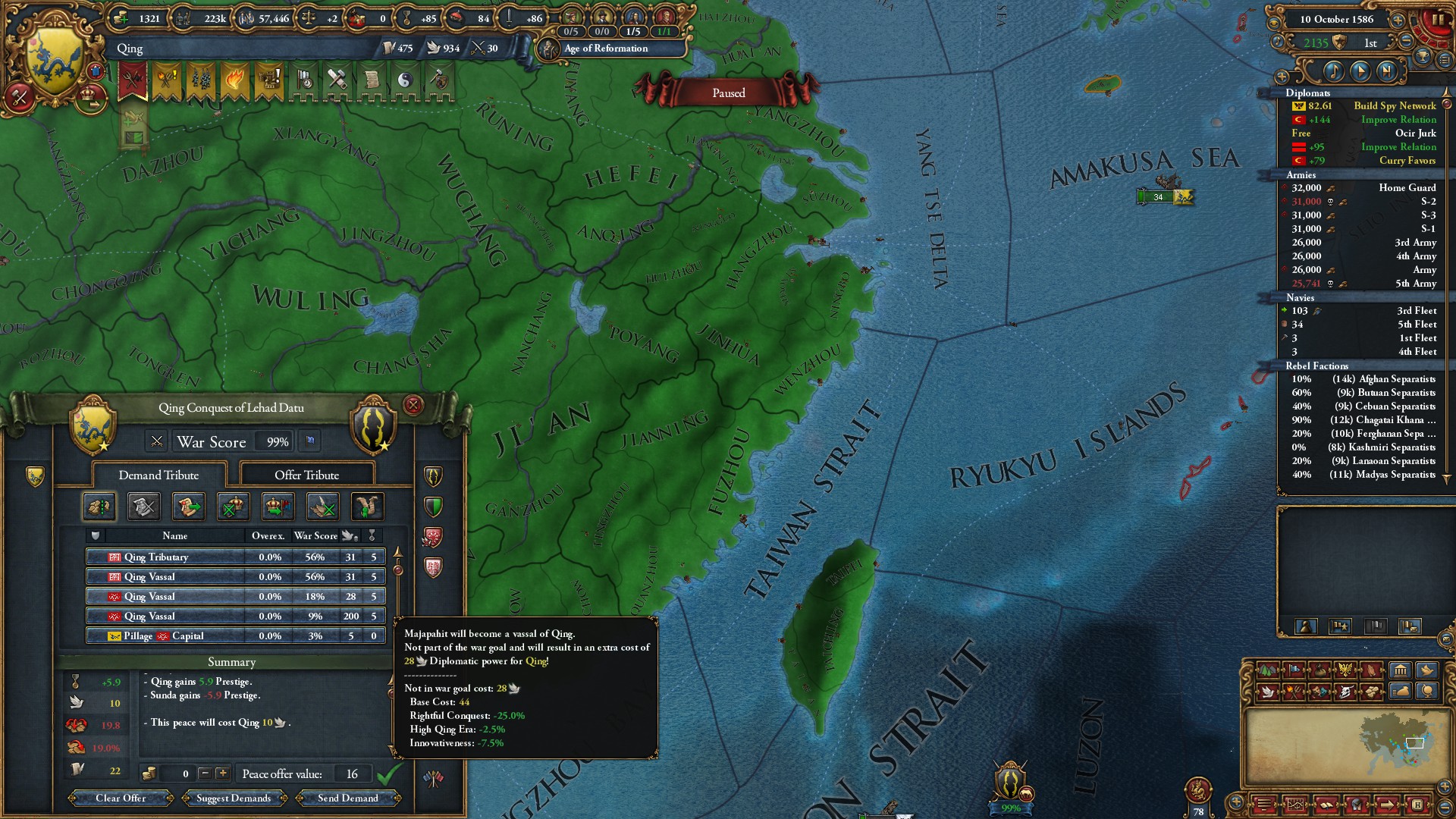1456x819 pixels.
Task: Select the Annul Treaties peace option icon
Action: coord(322,506)
